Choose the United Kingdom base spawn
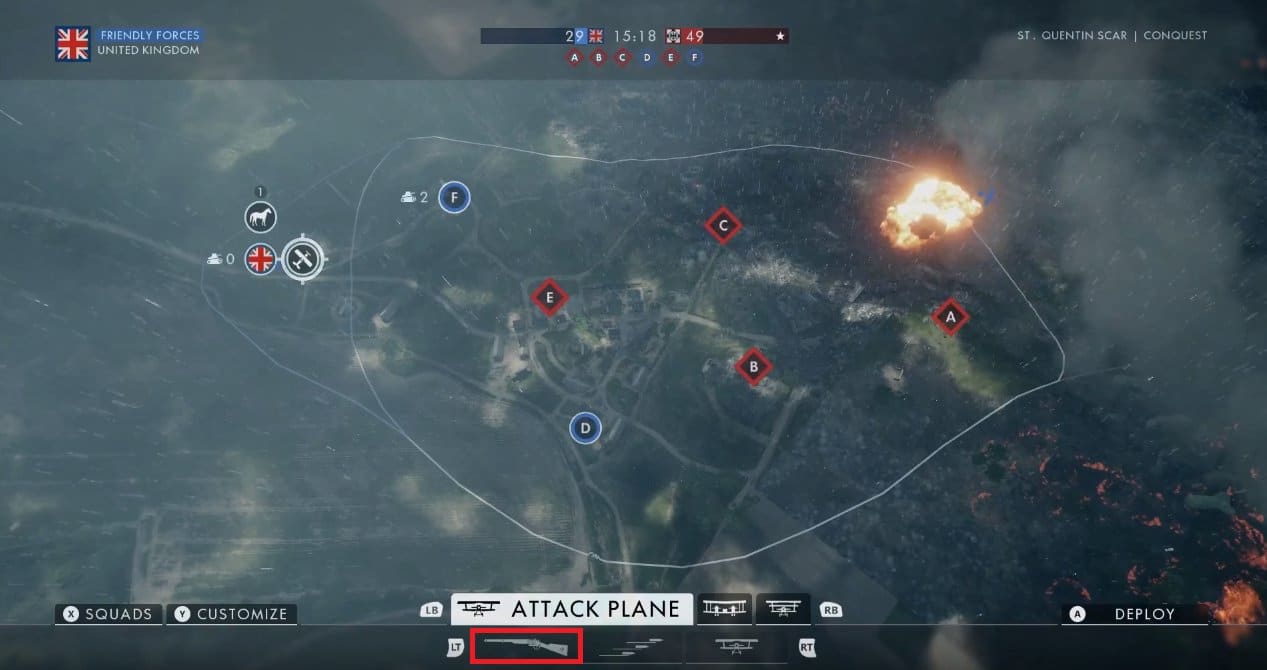The width and height of the screenshot is (1267, 670). pyautogui.click(x=260, y=260)
